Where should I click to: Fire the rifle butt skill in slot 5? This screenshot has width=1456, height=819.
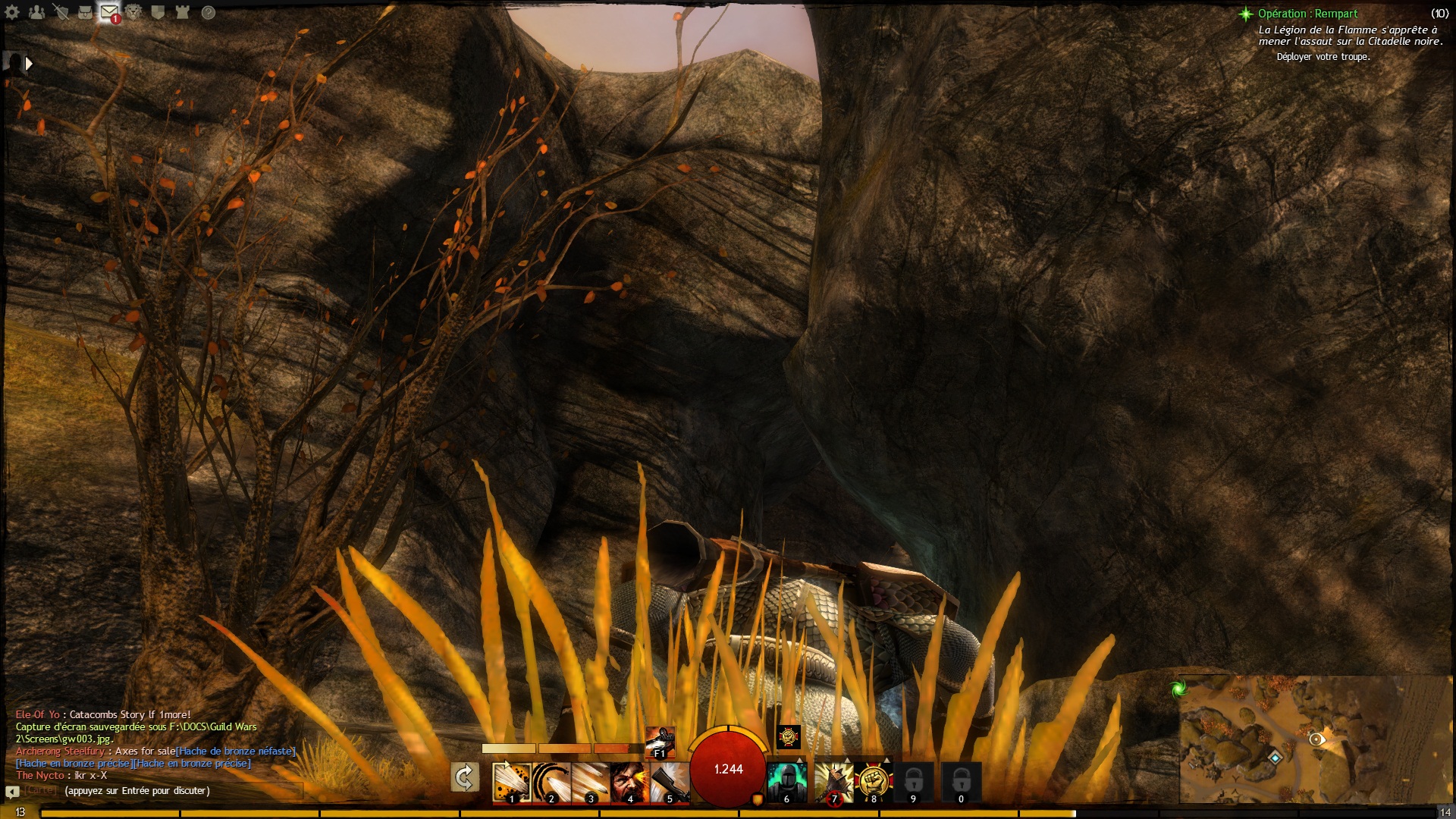point(669,782)
